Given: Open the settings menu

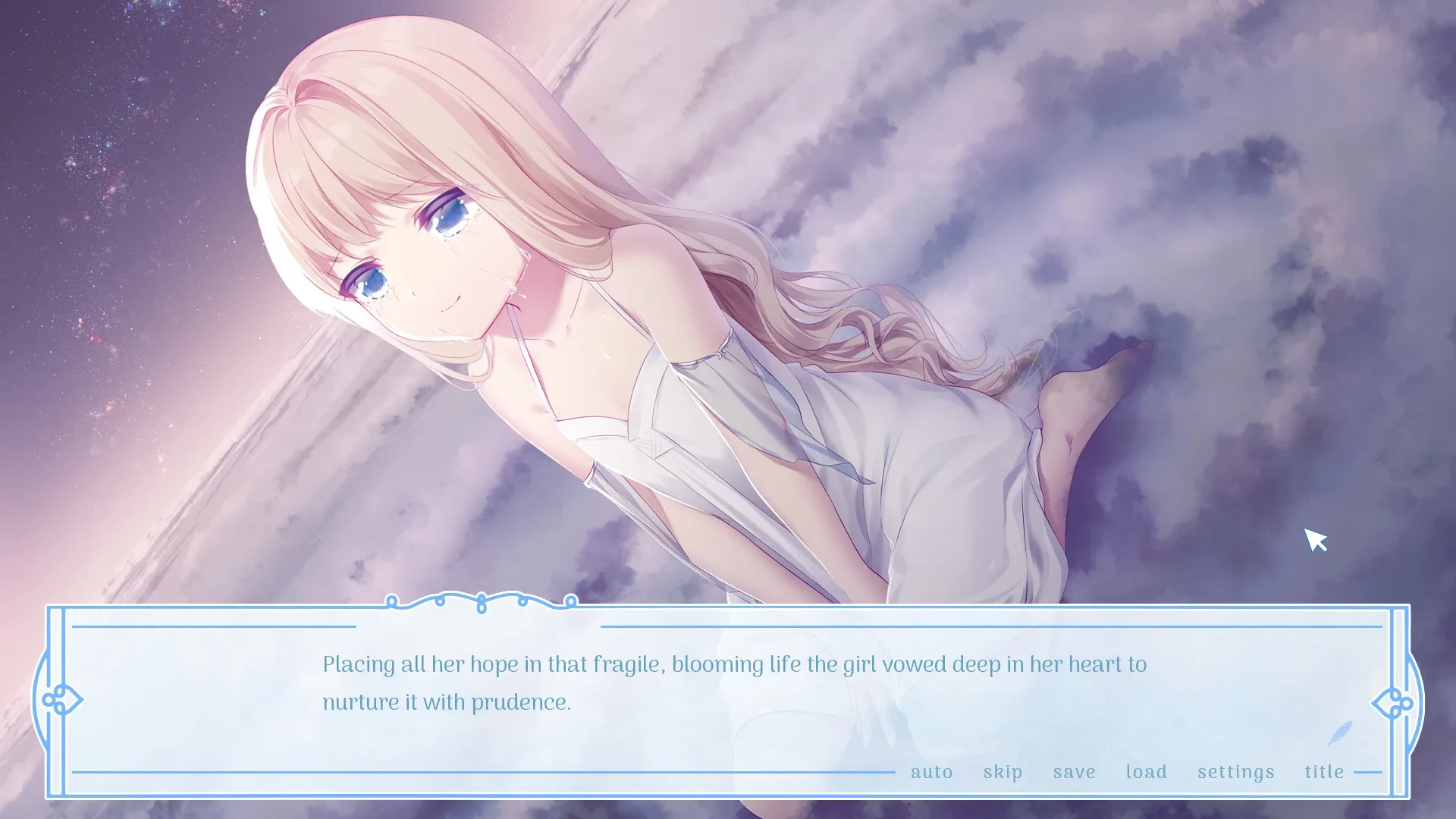Looking at the screenshot, I should click(1236, 771).
